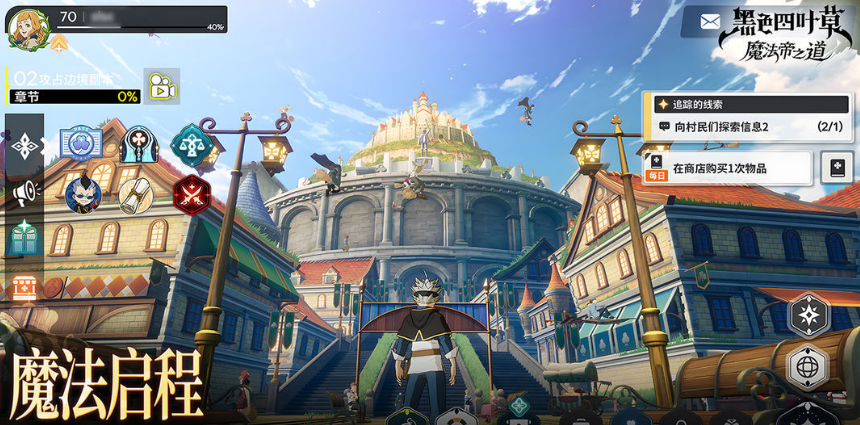Open the daily shop purchase task
Screen dimensions: 860x425
click(727, 168)
